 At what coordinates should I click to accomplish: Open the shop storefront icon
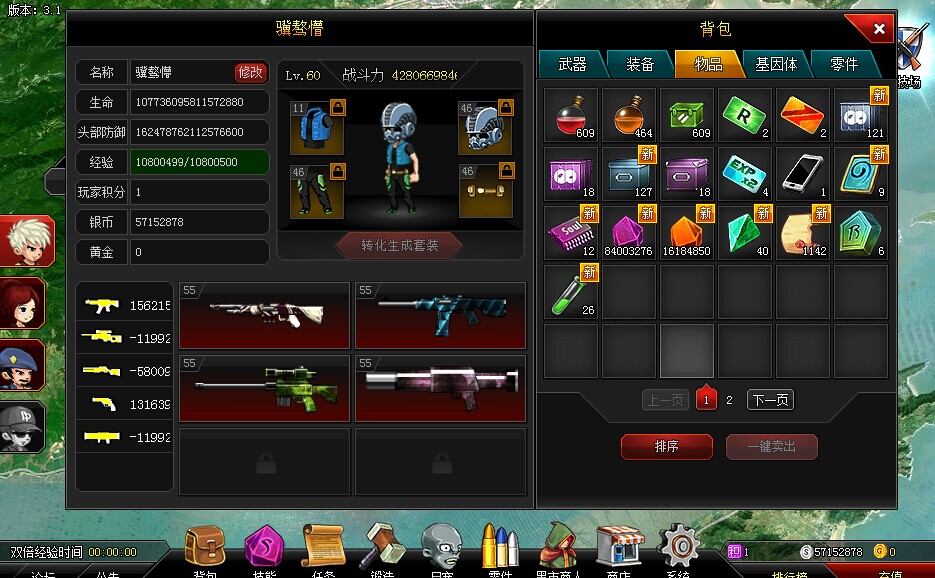click(x=618, y=546)
